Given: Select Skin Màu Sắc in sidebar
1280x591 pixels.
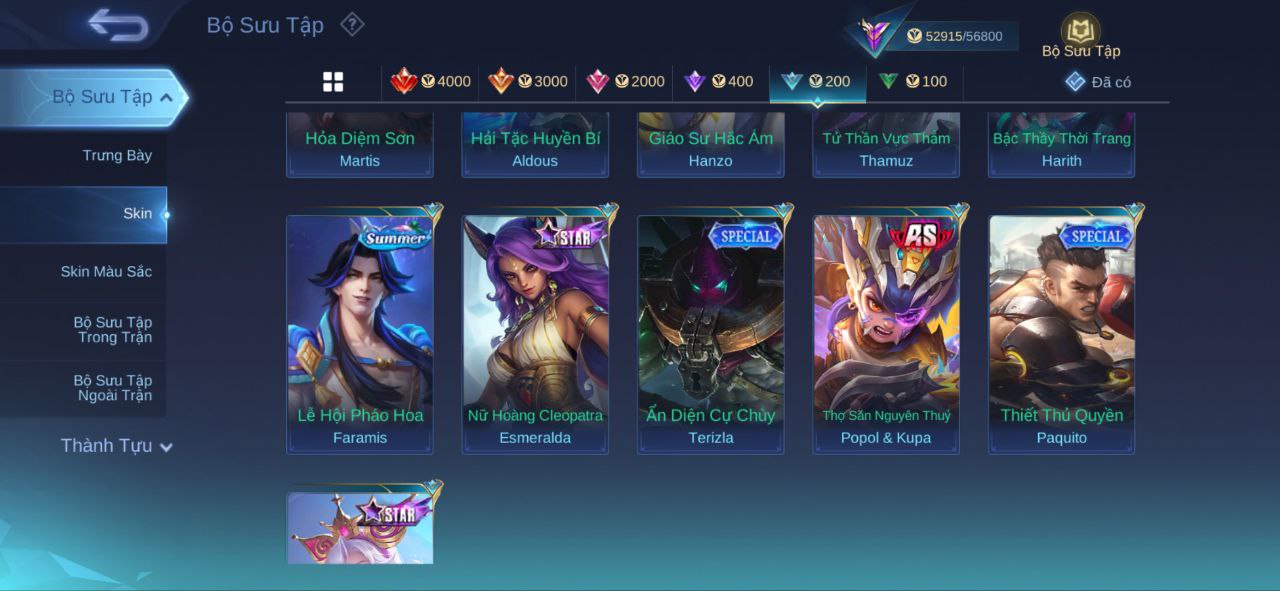Looking at the screenshot, I should 106,271.
